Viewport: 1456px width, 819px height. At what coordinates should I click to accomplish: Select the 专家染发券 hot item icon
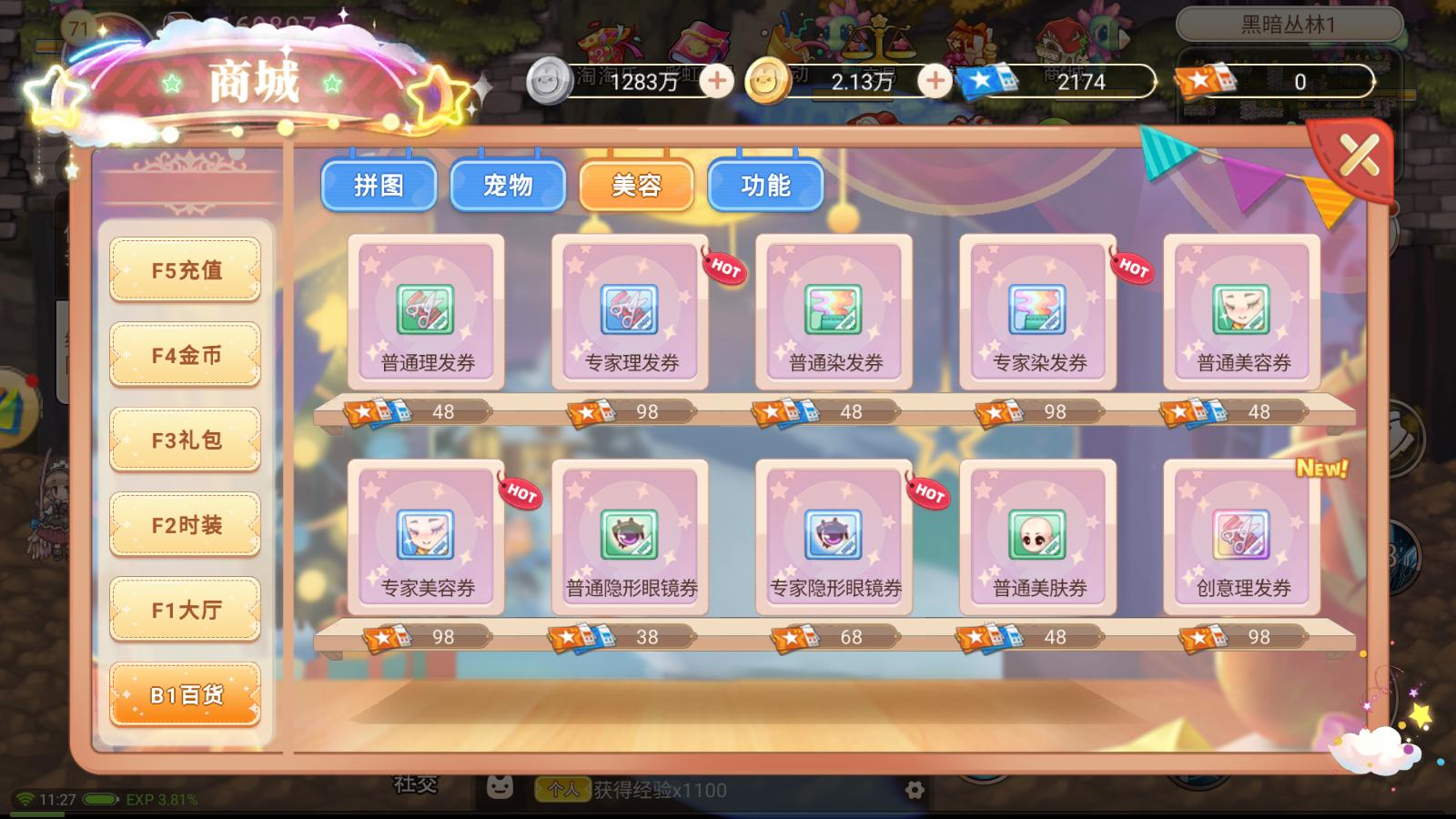1038,310
